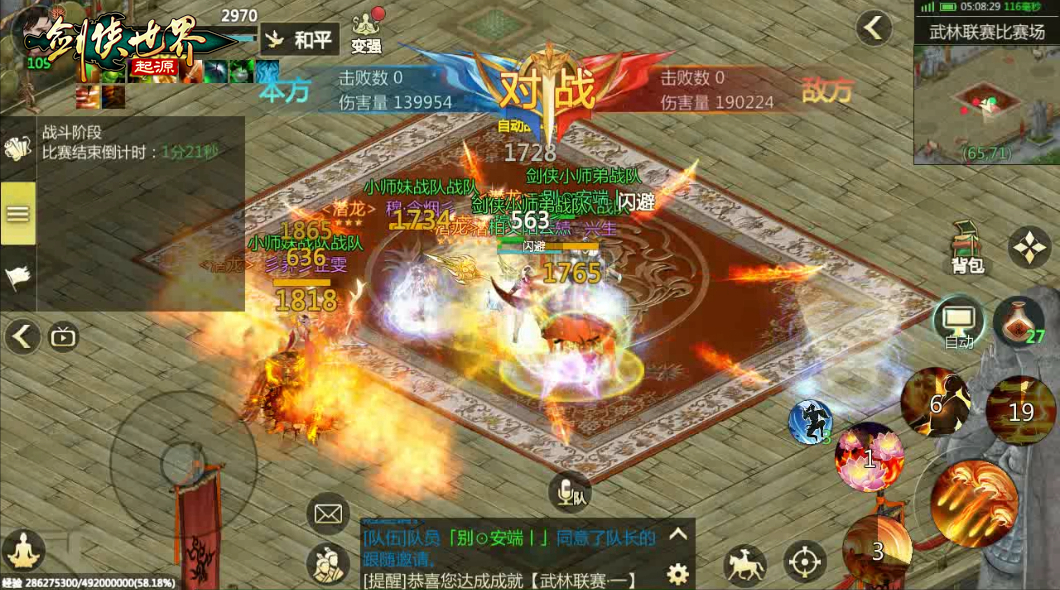The width and height of the screenshot is (1060, 590).
Task: Open the mail envelope icon
Action: [327, 514]
